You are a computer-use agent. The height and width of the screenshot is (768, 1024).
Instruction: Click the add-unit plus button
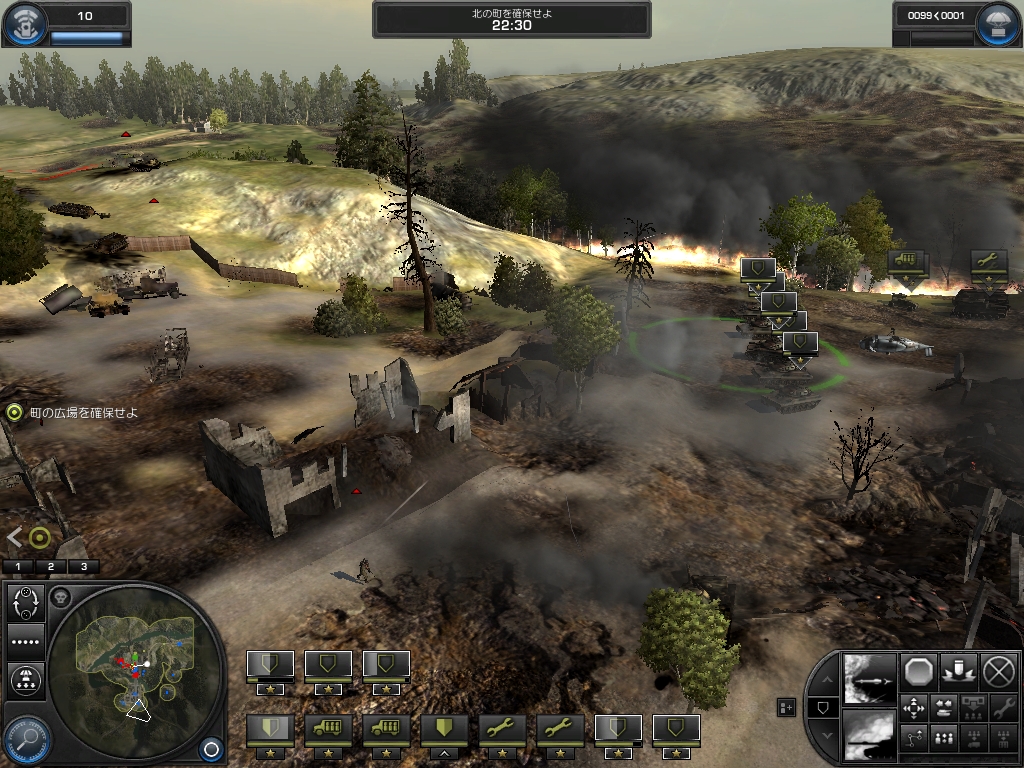point(787,708)
